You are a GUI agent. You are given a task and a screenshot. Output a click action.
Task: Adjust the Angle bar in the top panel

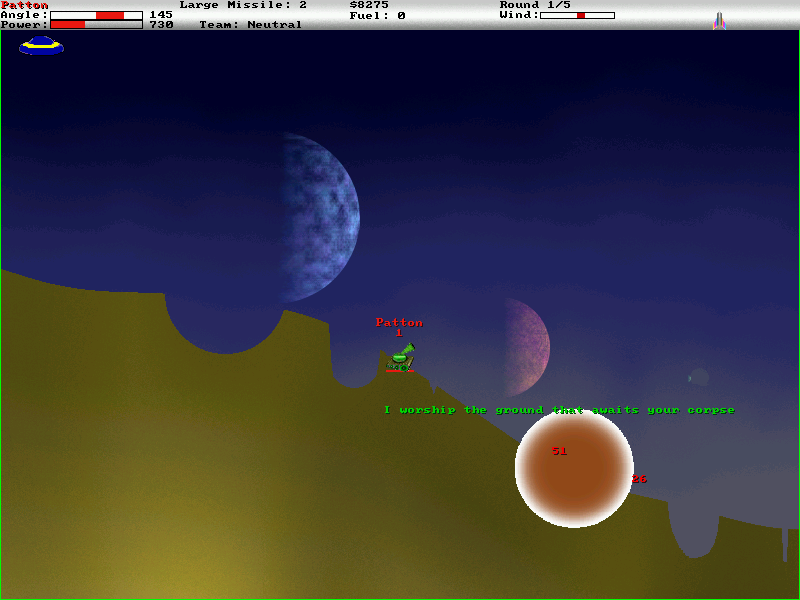tap(96, 15)
